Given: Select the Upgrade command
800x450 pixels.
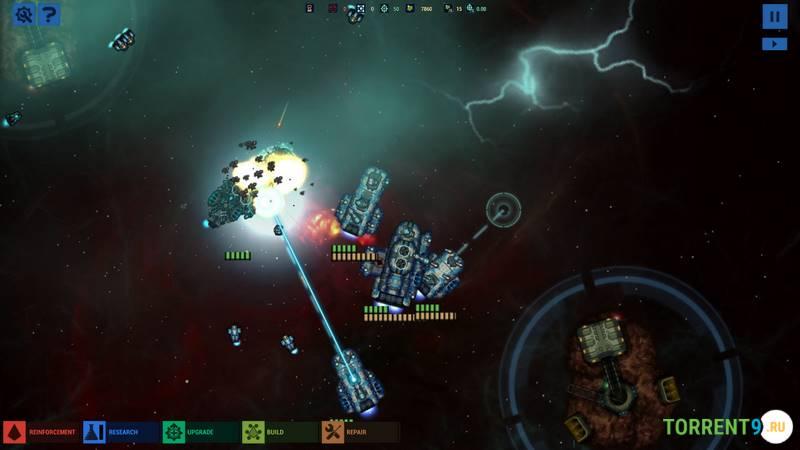Looking at the screenshot, I should click(200, 432).
